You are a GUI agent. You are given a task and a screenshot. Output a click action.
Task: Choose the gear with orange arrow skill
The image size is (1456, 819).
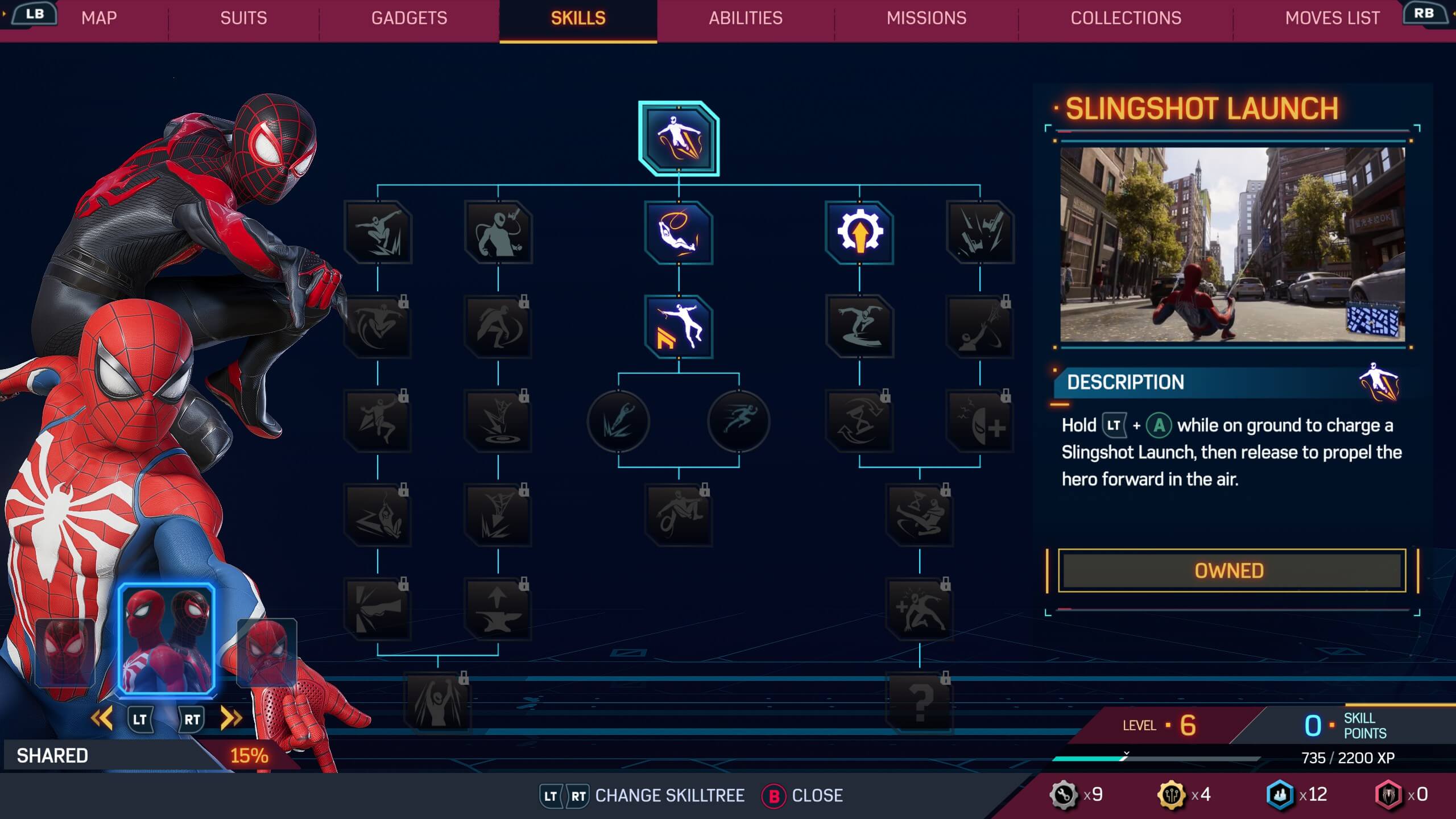pos(859,232)
